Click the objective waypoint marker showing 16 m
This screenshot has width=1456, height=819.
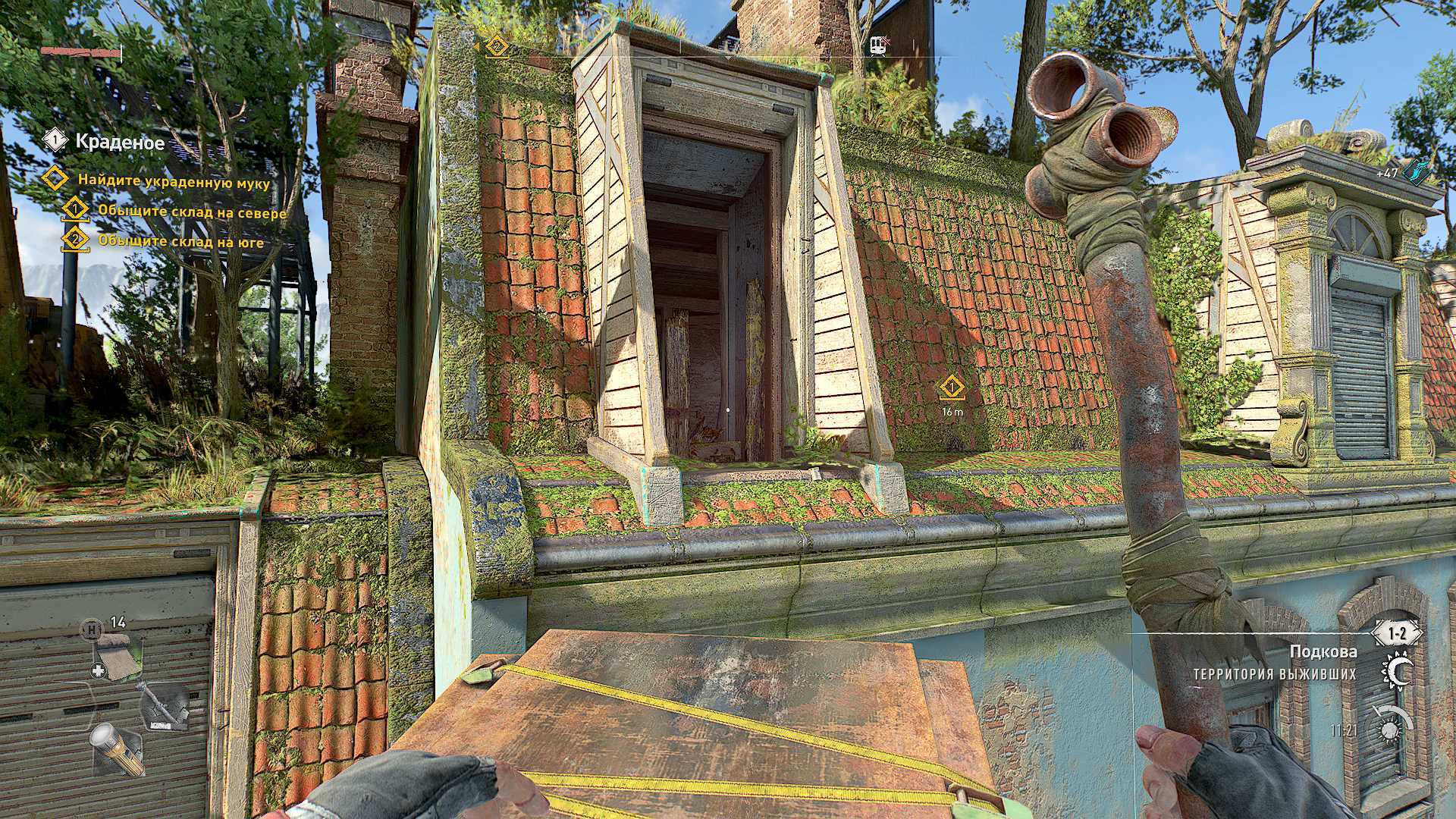point(952,390)
